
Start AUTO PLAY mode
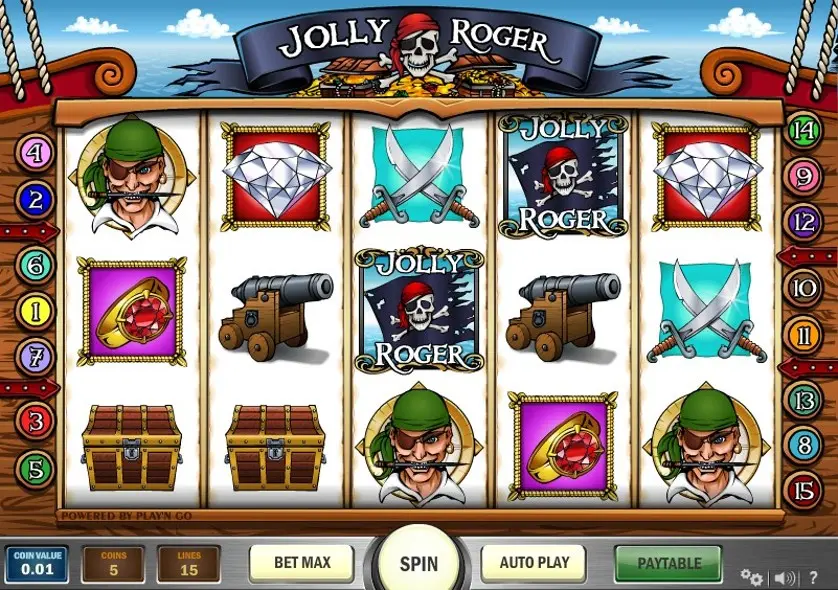pyautogui.click(x=534, y=563)
